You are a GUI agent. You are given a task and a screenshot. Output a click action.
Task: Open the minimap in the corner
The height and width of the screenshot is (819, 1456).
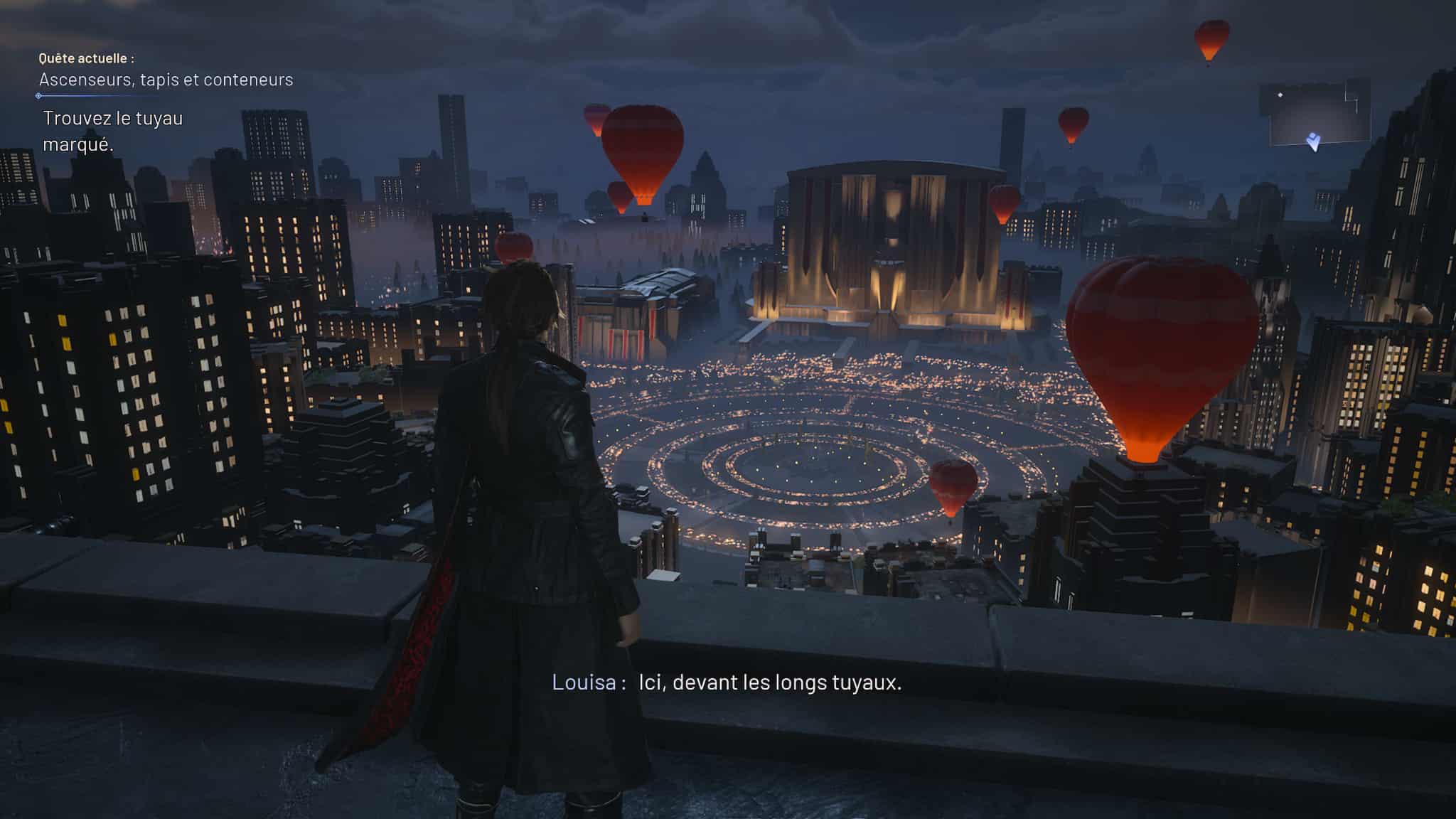pos(1315,113)
